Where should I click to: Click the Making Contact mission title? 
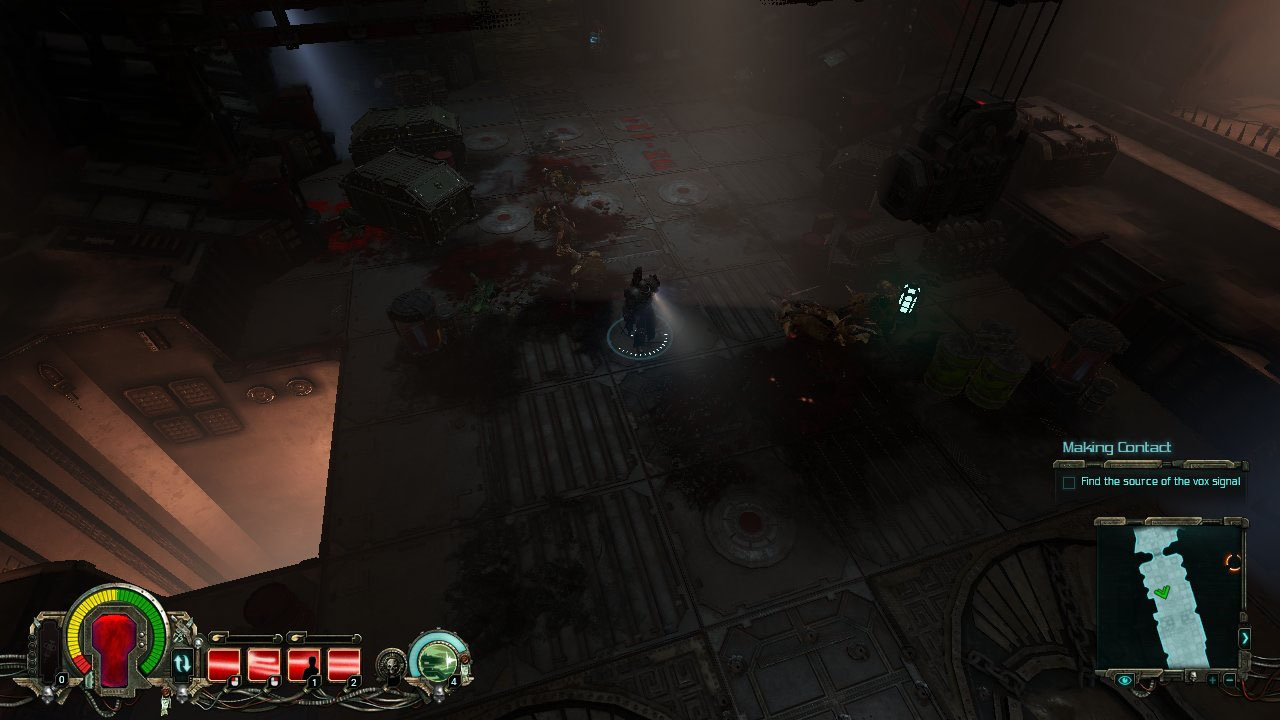tap(1116, 447)
